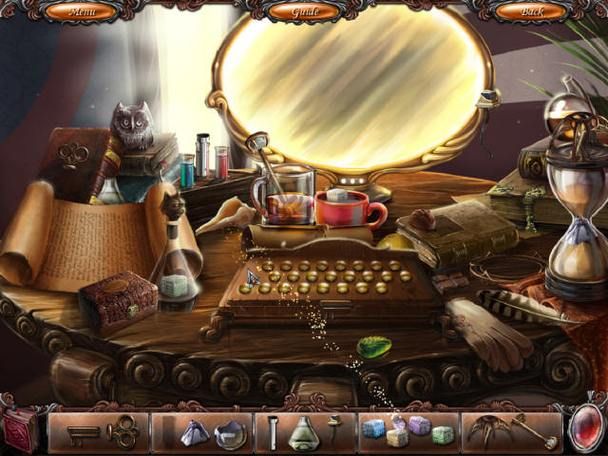Select the nail and conical flask slot
The height and width of the screenshot is (456, 608).
pyautogui.click(x=305, y=432)
